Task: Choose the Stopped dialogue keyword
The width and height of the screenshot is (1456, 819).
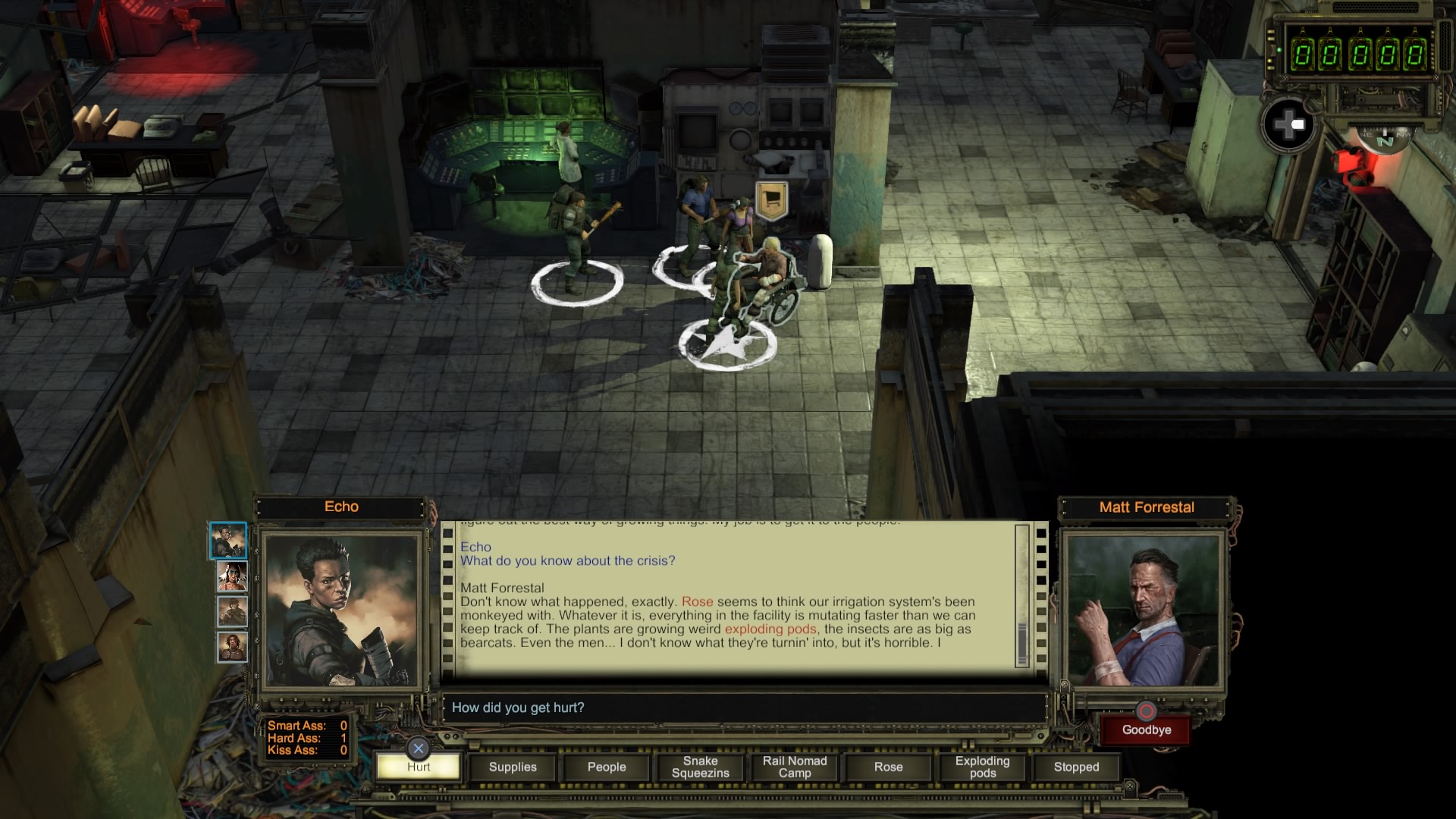Action: pos(1076,767)
